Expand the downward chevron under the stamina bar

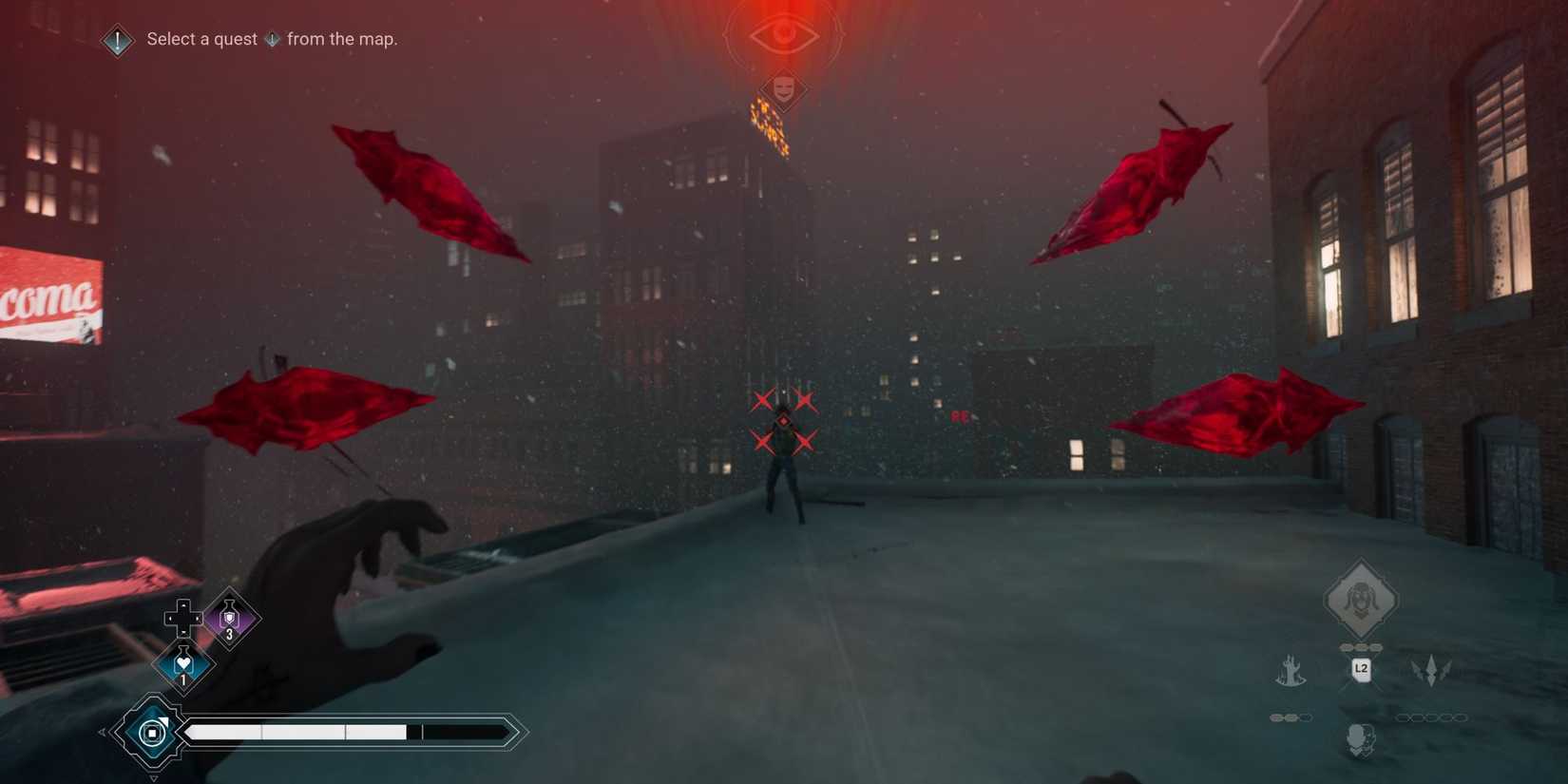point(154,776)
